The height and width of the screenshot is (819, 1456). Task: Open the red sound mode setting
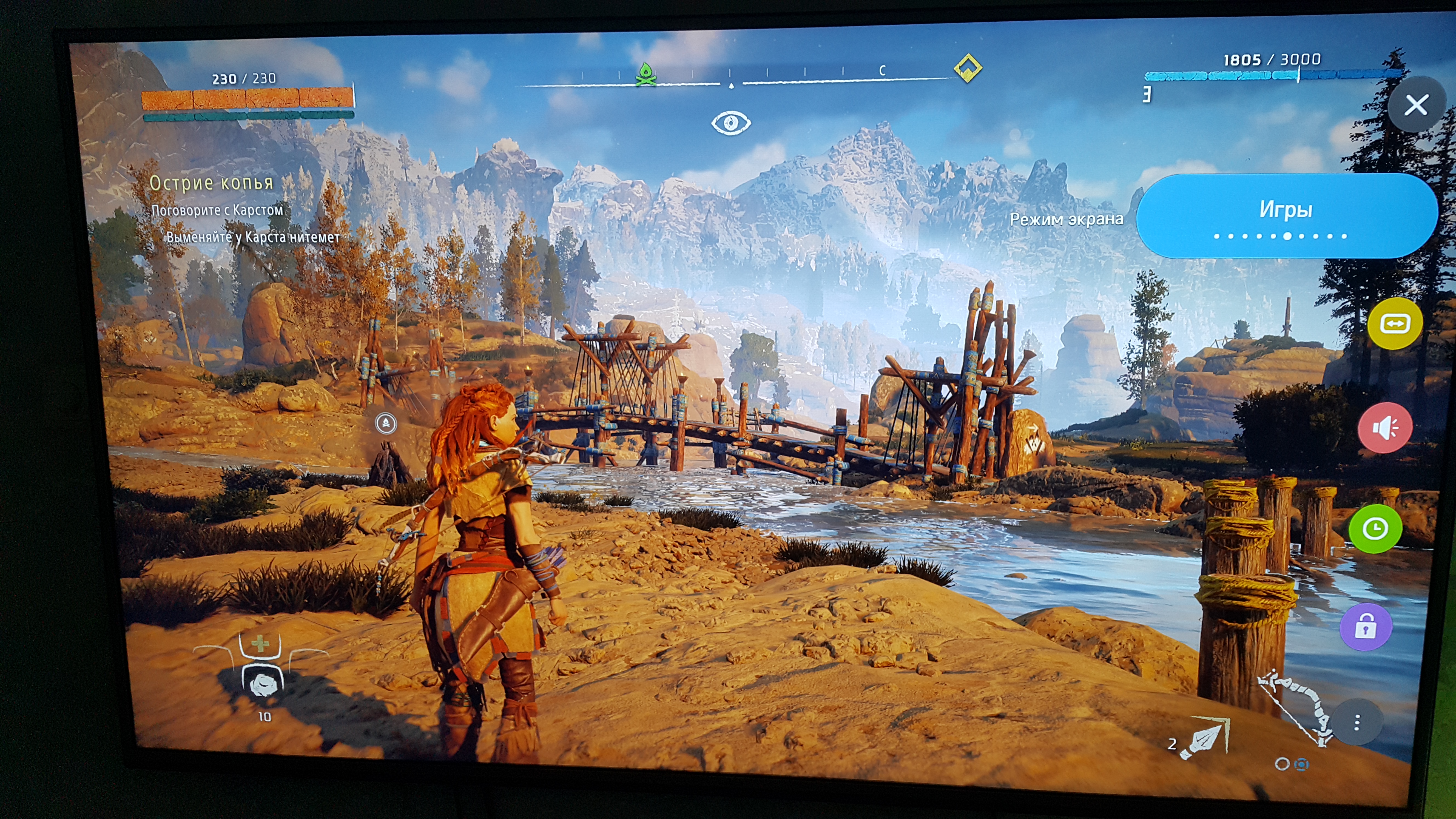(x=1385, y=428)
